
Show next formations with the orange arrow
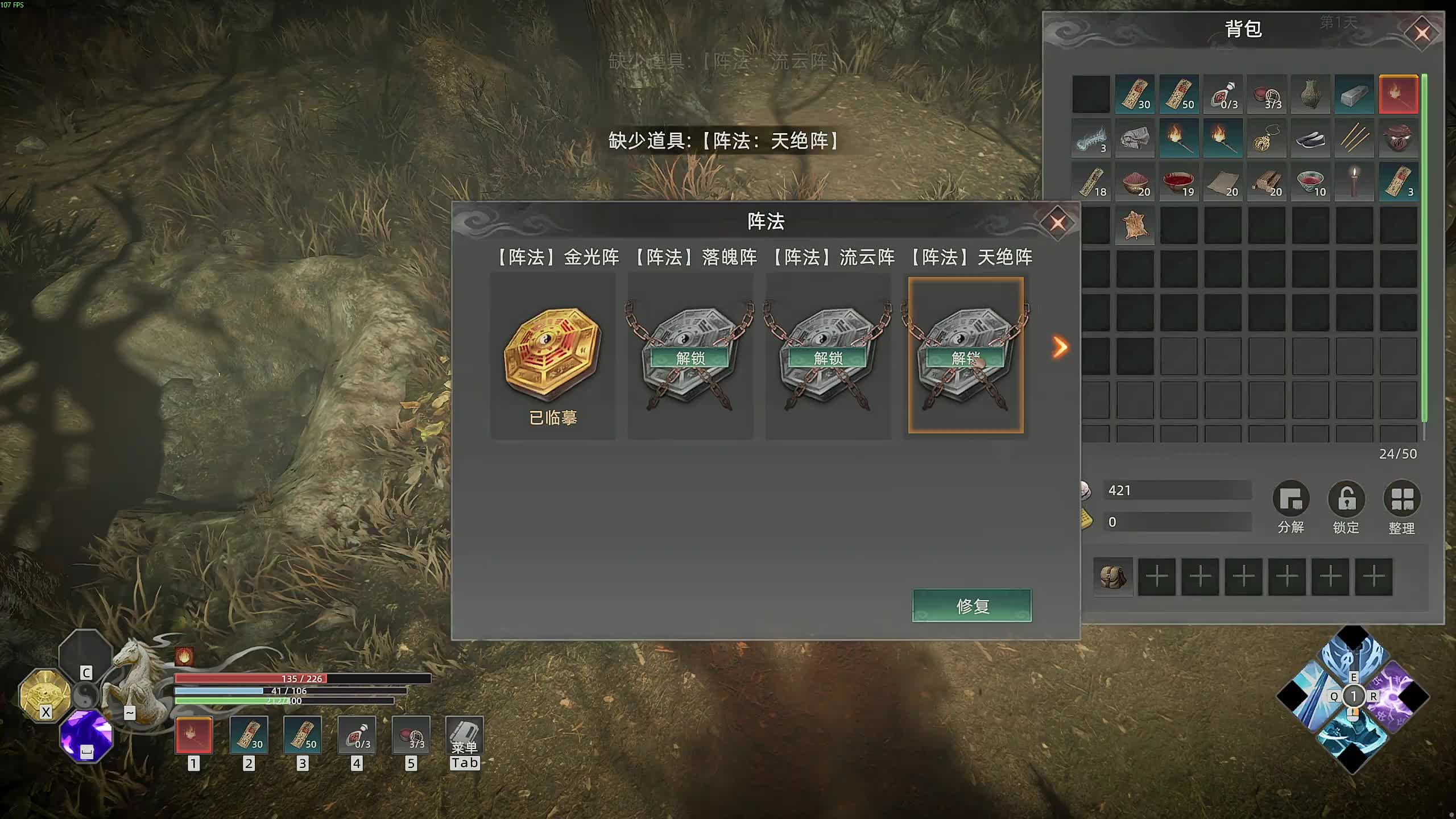(x=1060, y=347)
